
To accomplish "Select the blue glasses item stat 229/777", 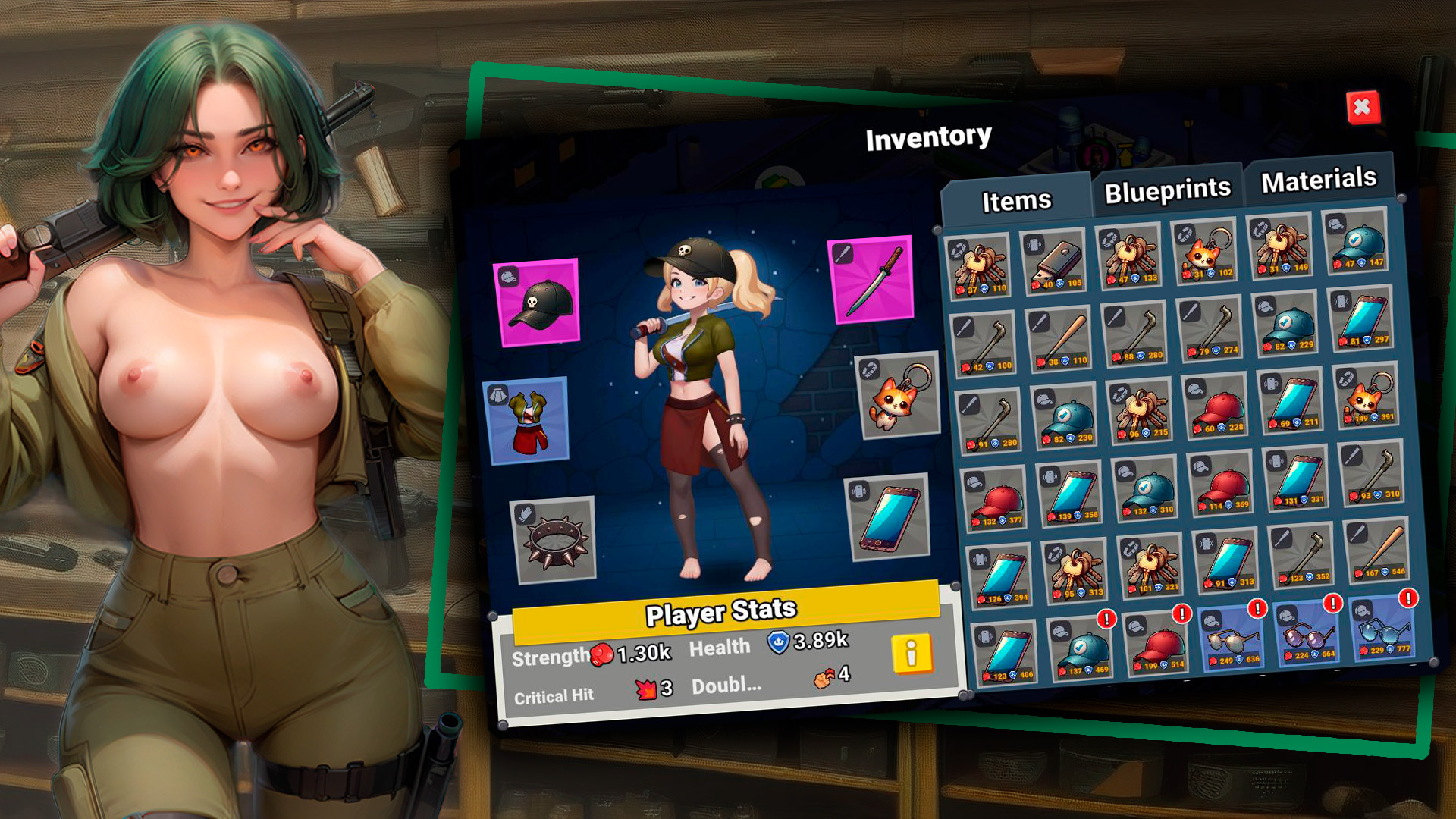I will pos(1383,629).
